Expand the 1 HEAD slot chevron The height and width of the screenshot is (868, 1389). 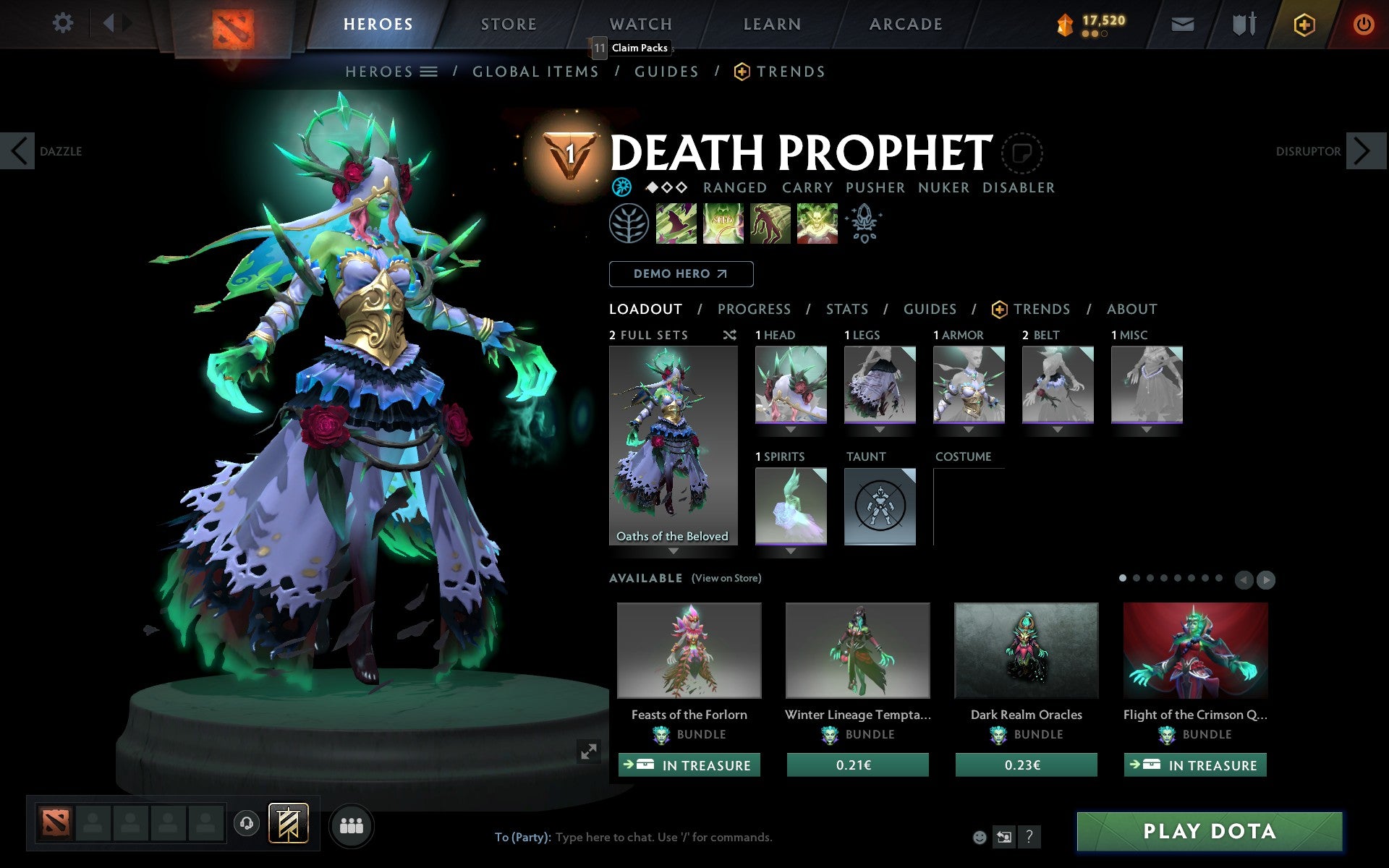click(x=790, y=428)
